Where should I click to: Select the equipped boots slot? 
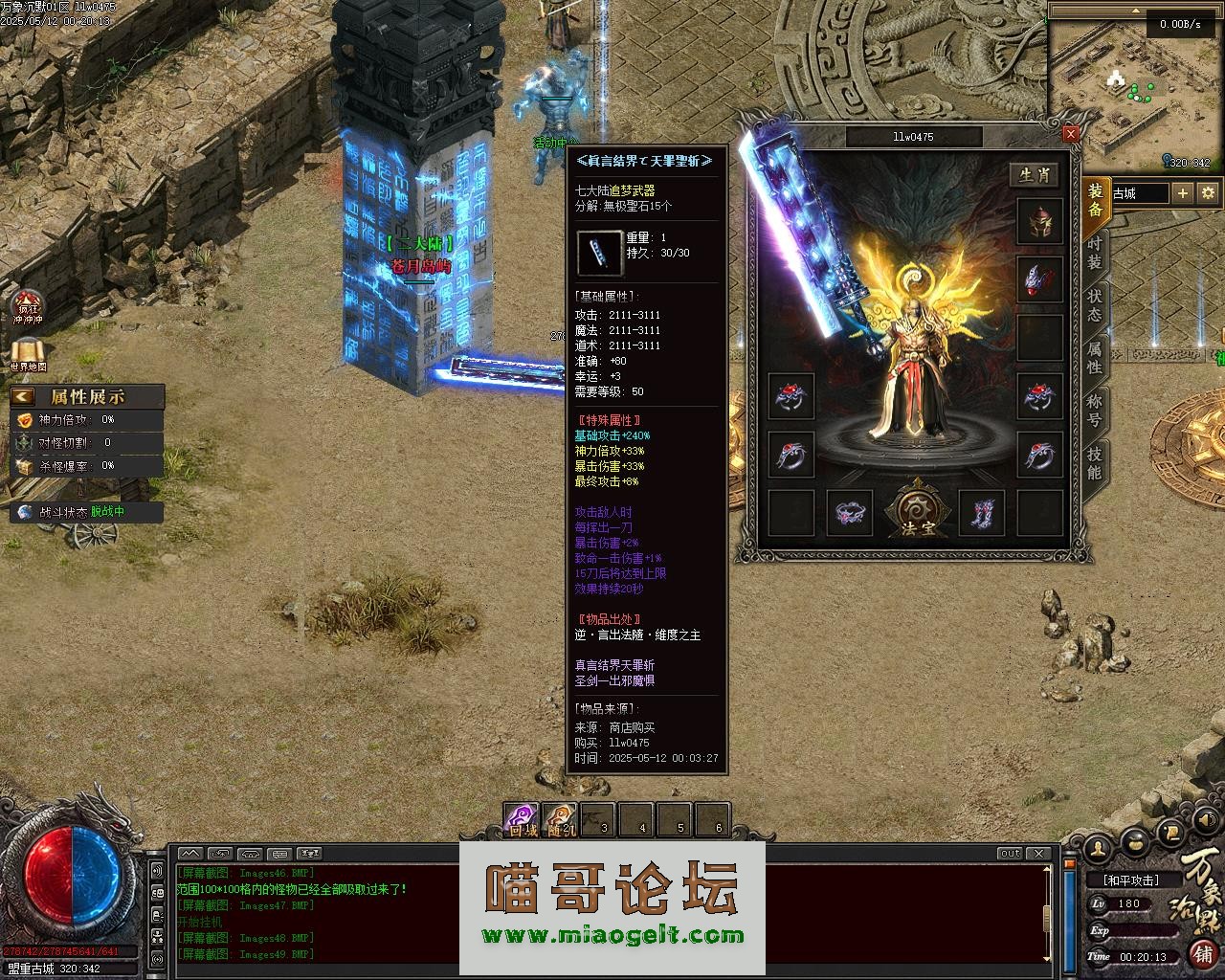pyautogui.click(x=981, y=512)
